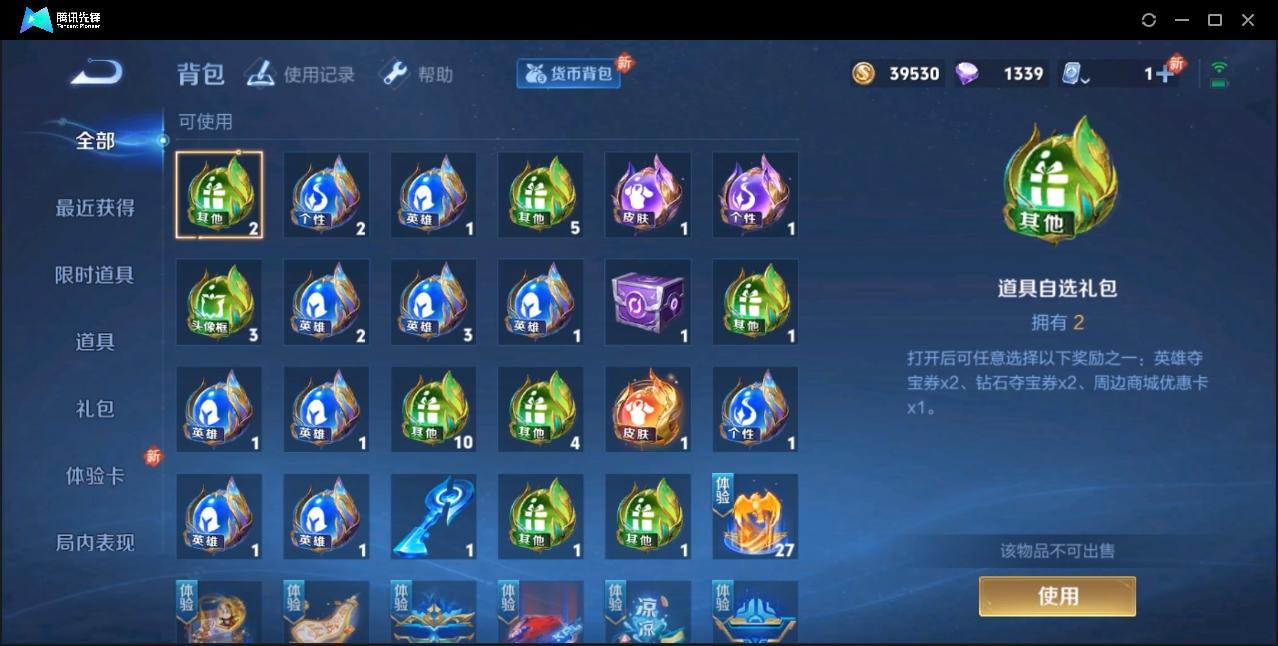Select the 礼包 category tab
The width and height of the screenshot is (1278, 646).
pos(95,409)
